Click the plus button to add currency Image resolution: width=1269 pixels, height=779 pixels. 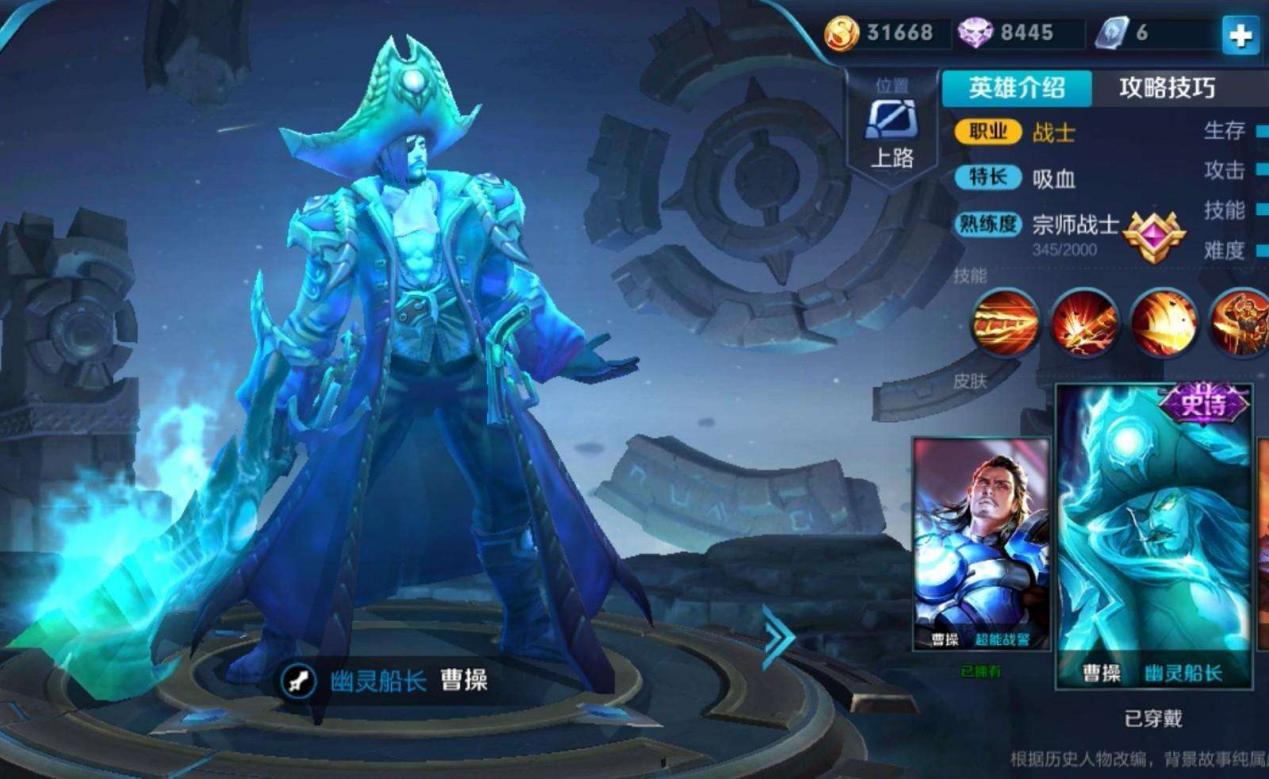click(1240, 35)
